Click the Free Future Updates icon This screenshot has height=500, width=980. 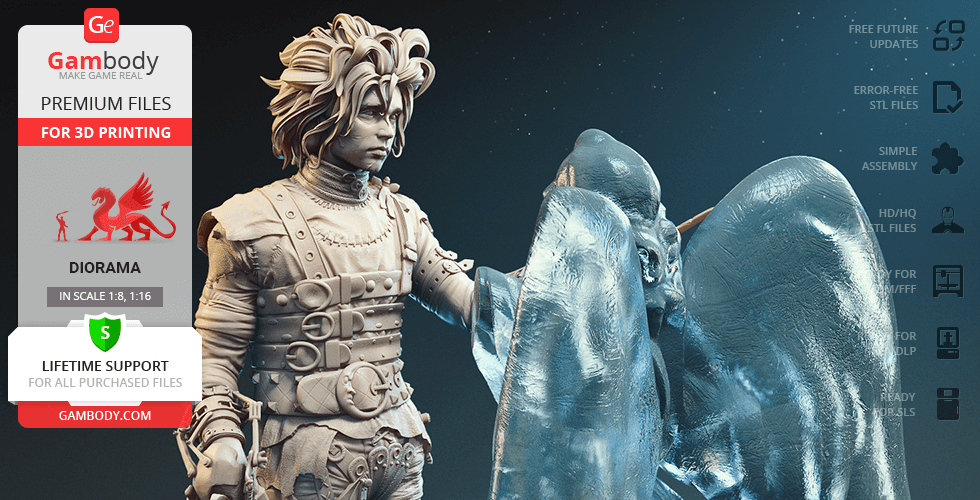pyautogui.click(x=947, y=36)
